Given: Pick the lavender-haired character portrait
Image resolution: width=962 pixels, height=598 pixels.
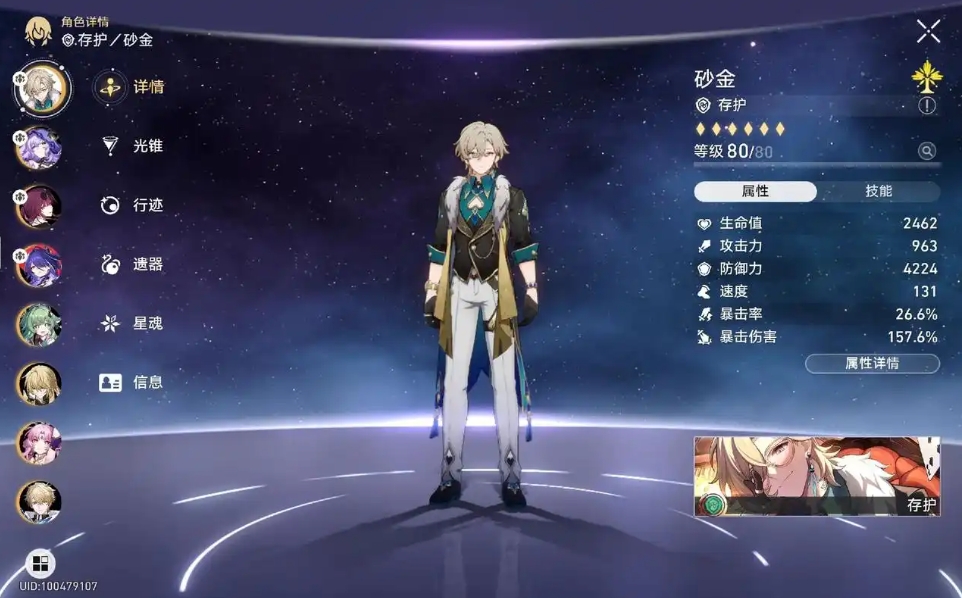Looking at the screenshot, I should (39, 147).
